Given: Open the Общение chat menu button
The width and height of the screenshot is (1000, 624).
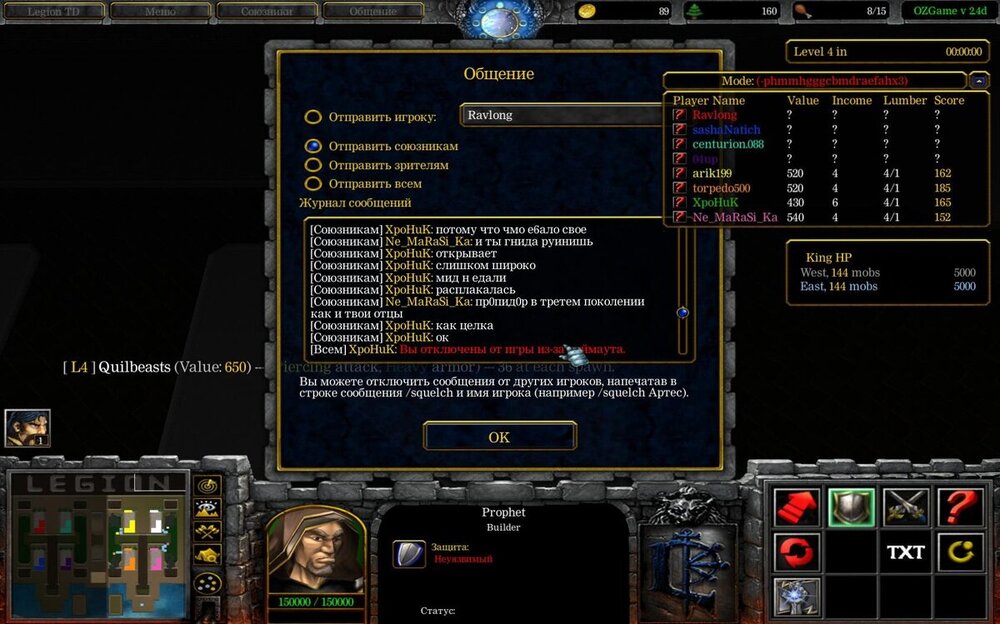Looking at the screenshot, I should click(x=374, y=11).
